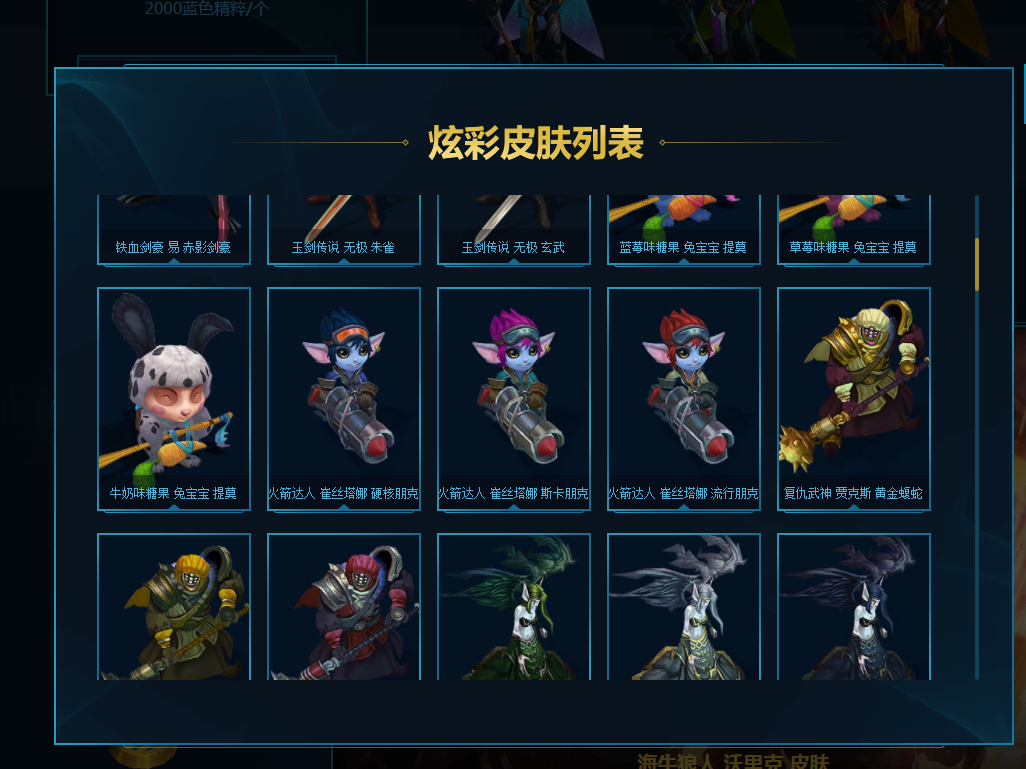Click the skin list scrollbar handle
1026x769 pixels.
pyautogui.click(x=977, y=264)
